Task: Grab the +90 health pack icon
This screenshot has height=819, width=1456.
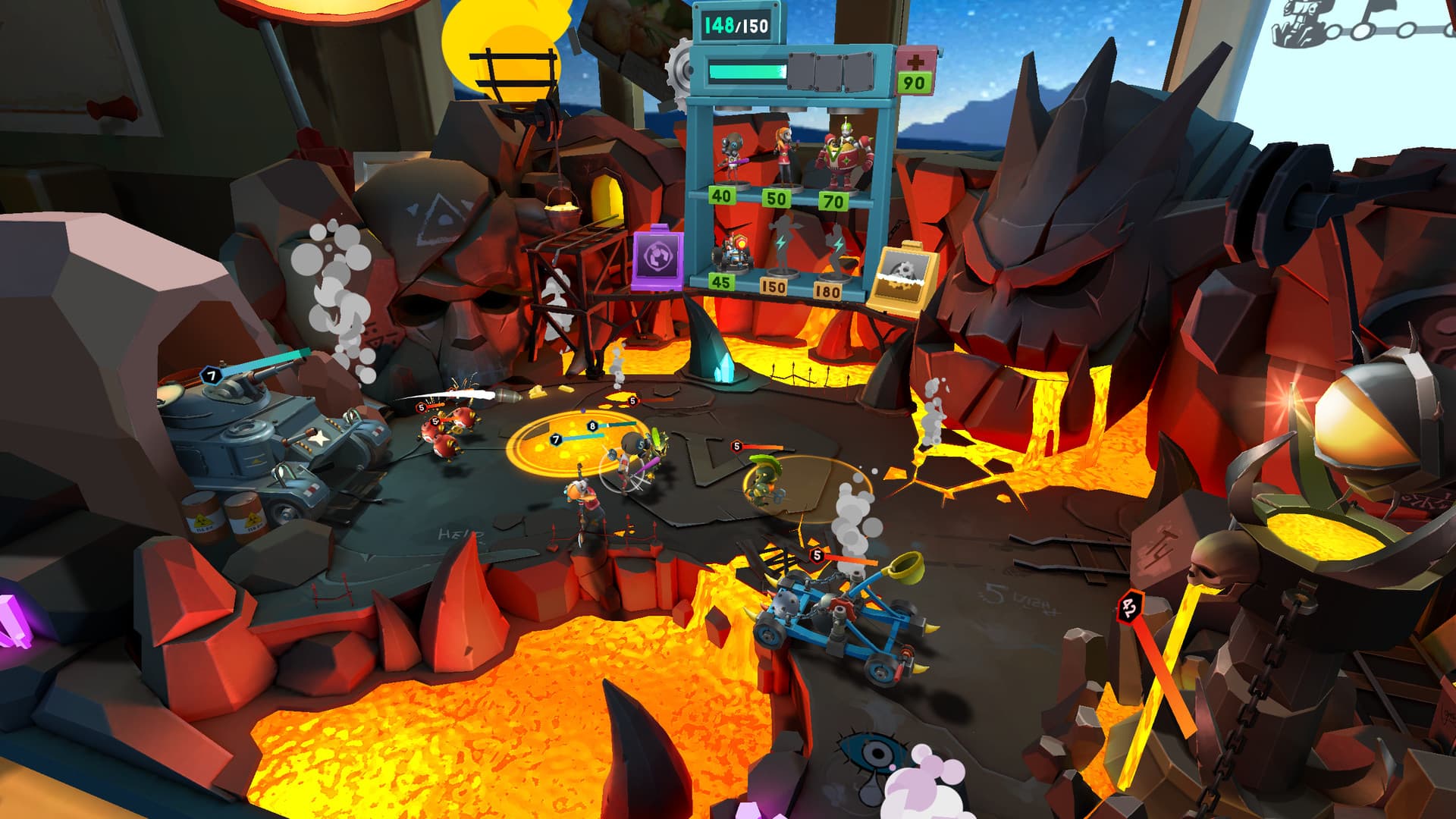Action: coord(915,71)
